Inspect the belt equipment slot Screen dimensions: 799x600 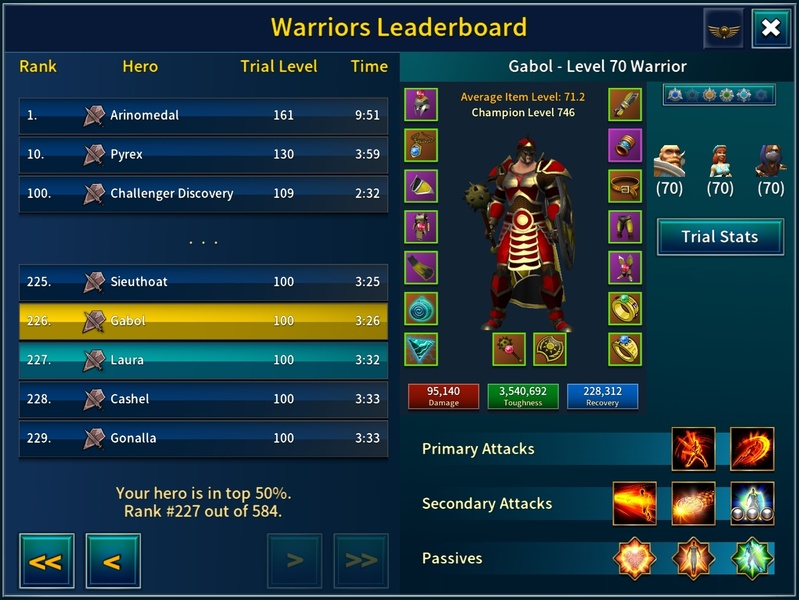[x=625, y=186]
